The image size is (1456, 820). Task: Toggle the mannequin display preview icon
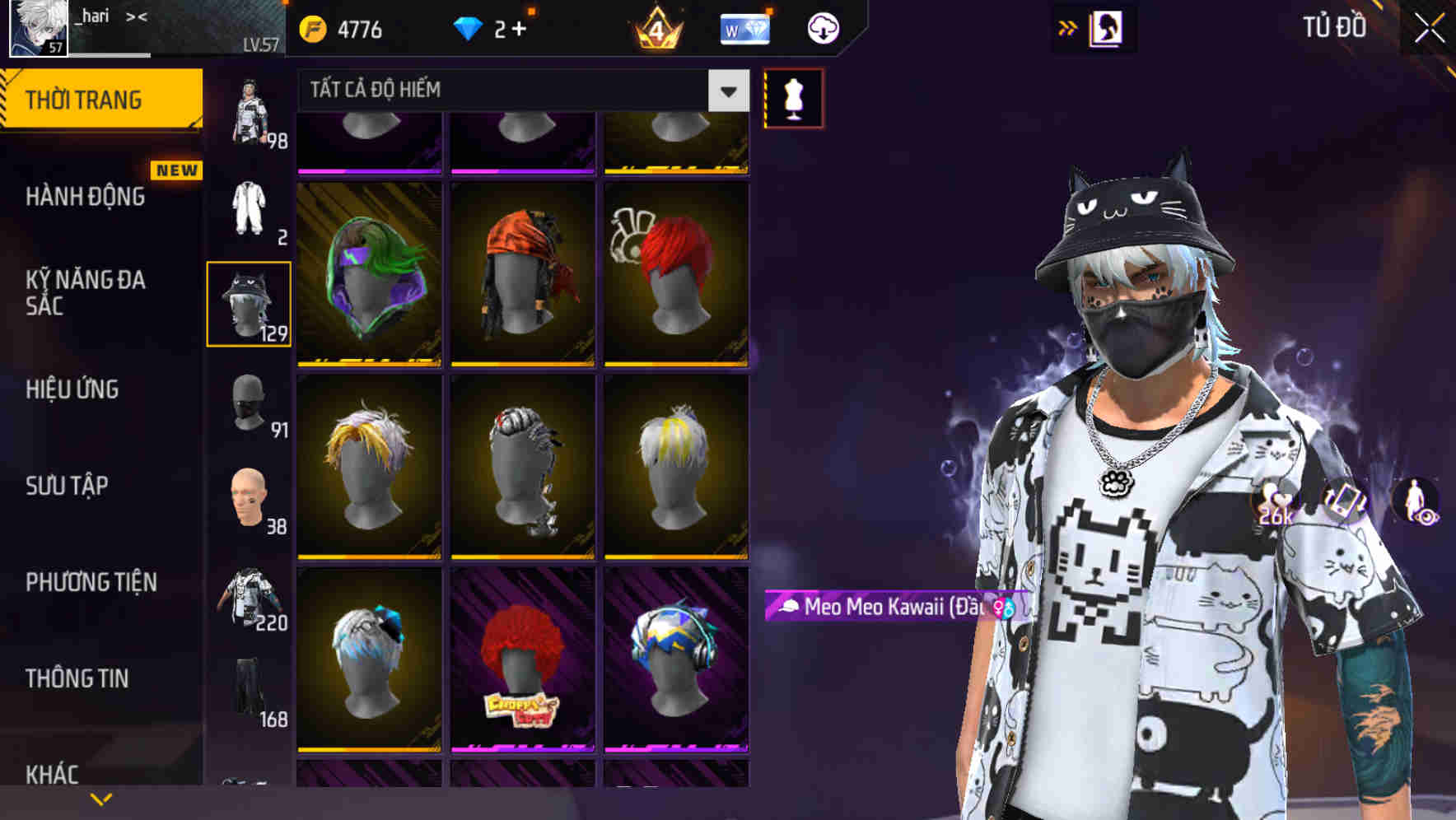click(x=793, y=97)
